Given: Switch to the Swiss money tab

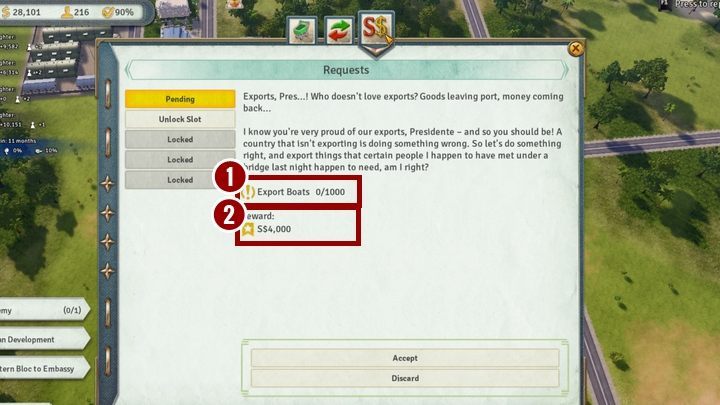Looking at the screenshot, I should pyautogui.click(x=377, y=27).
